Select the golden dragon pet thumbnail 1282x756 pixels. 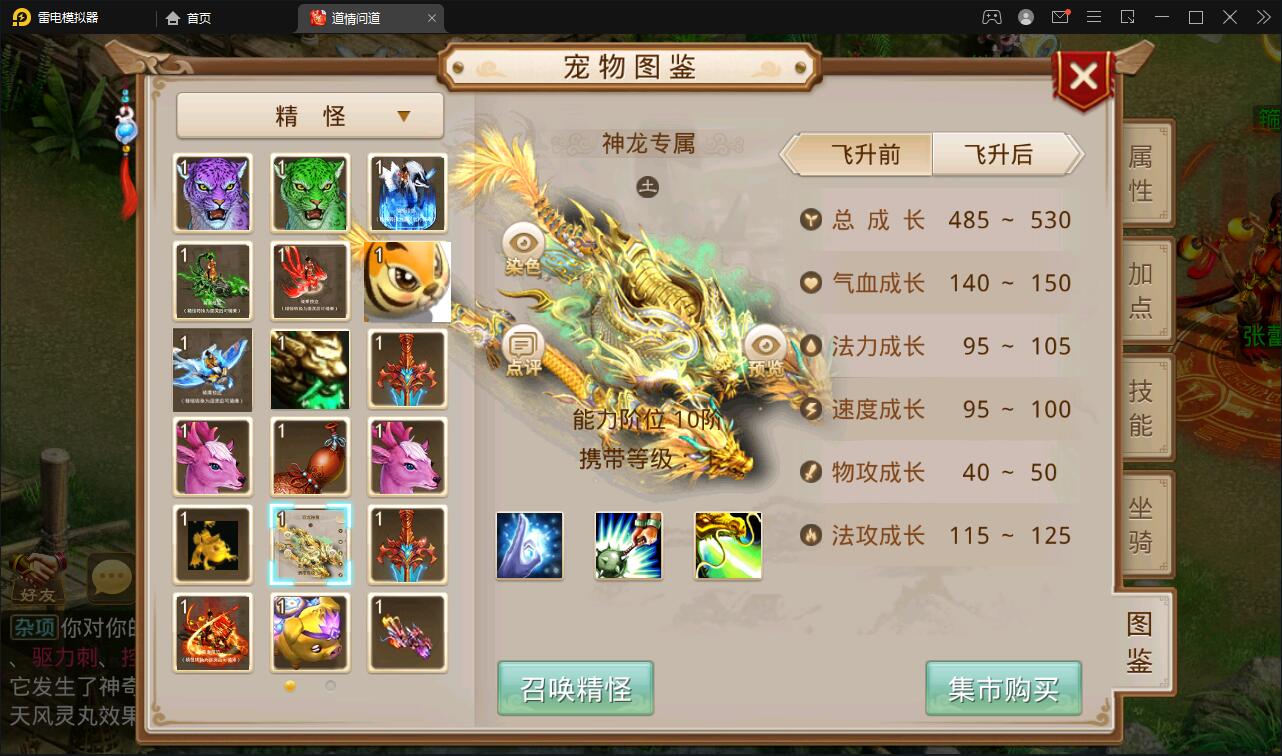[x=310, y=545]
